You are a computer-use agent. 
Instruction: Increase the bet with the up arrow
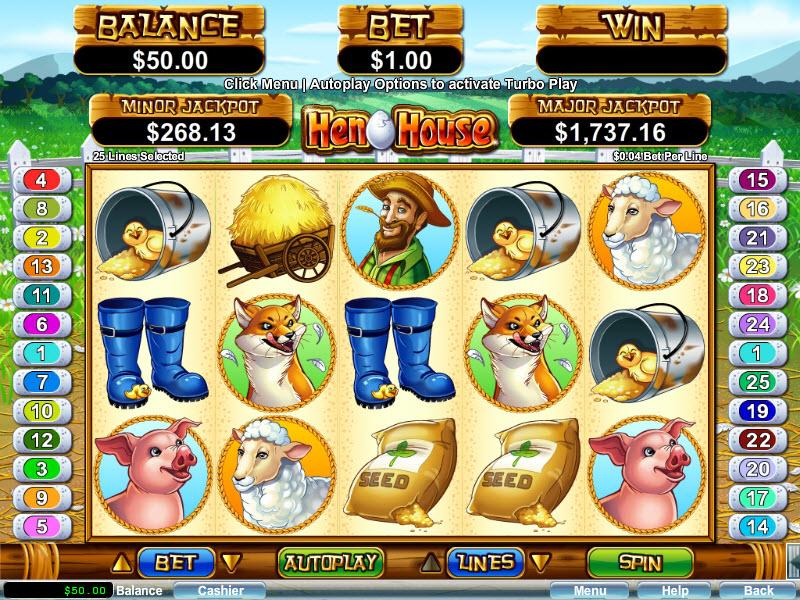pos(126,562)
